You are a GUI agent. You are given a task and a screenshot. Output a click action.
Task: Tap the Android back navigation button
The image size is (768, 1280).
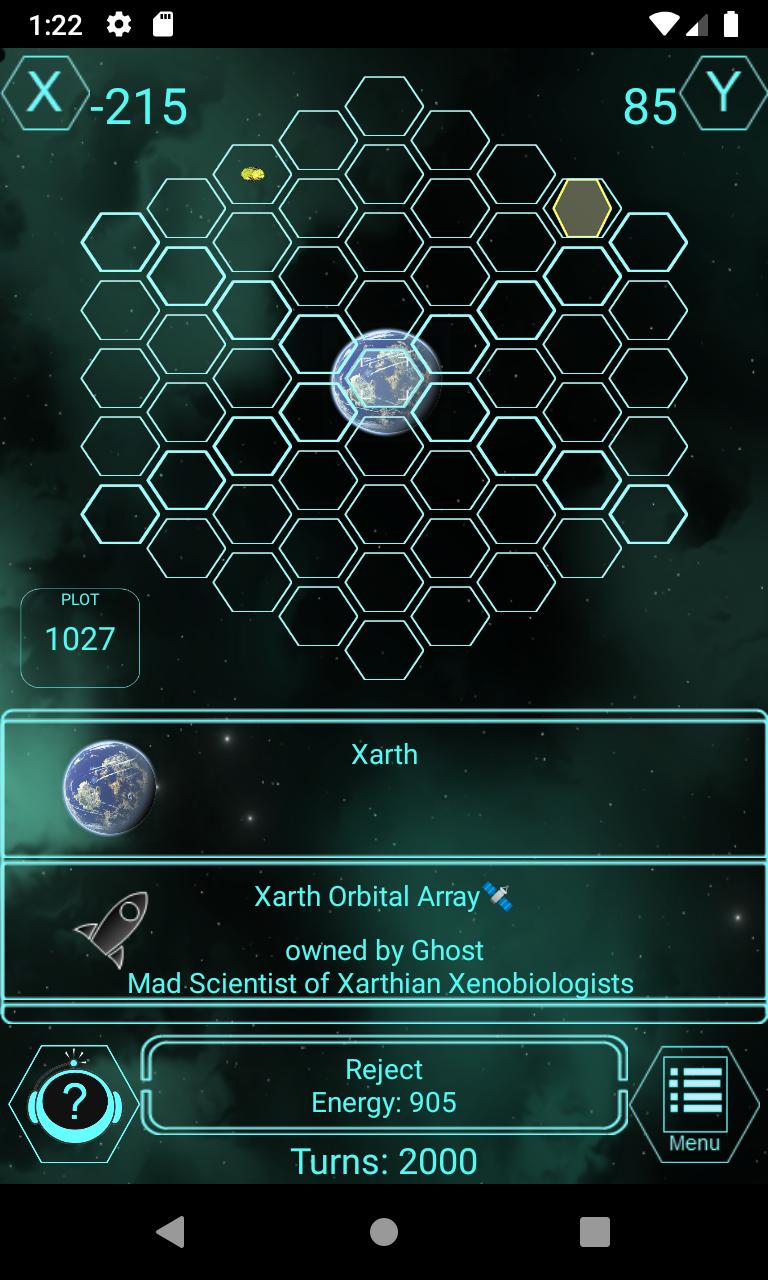172,1232
